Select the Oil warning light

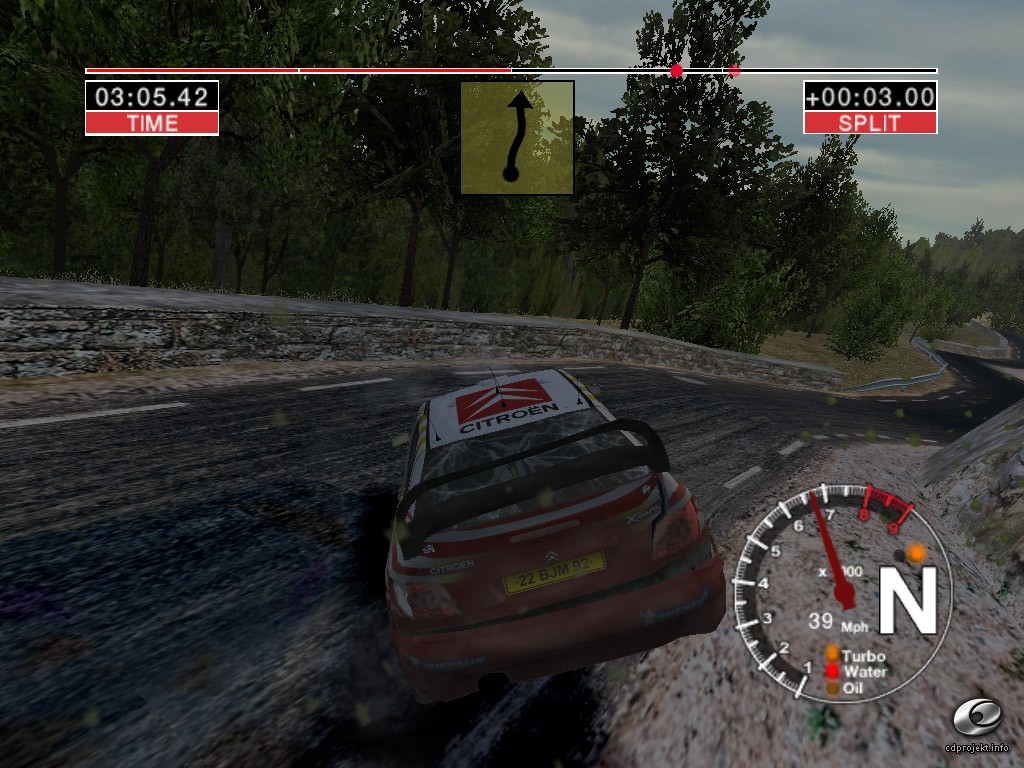point(831,688)
